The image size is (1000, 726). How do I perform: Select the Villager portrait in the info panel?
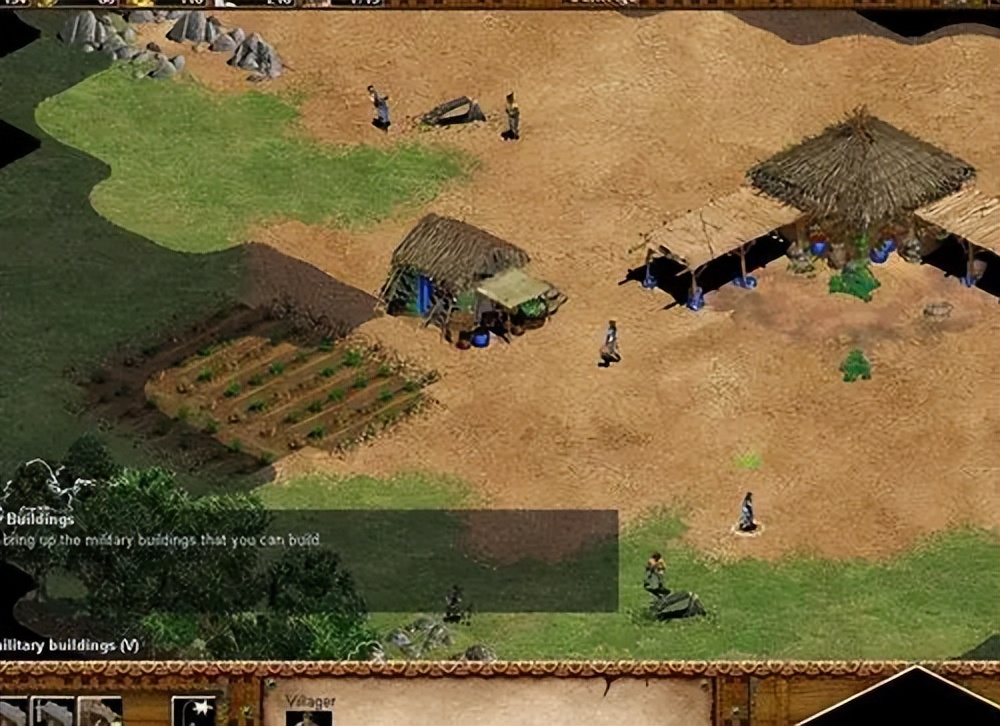point(308,717)
